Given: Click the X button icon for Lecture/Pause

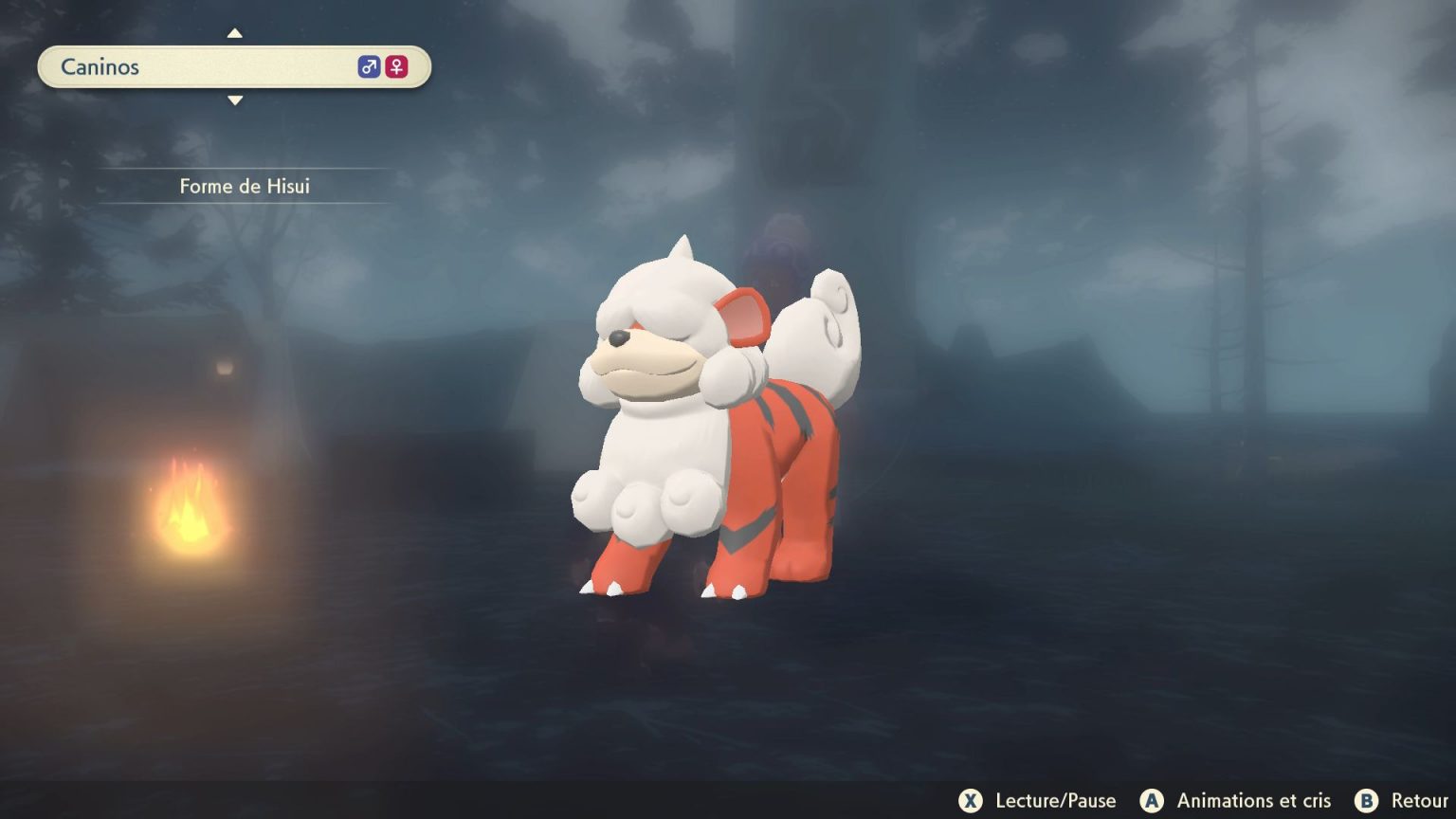Looking at the screenshot, I should point(971,801).
